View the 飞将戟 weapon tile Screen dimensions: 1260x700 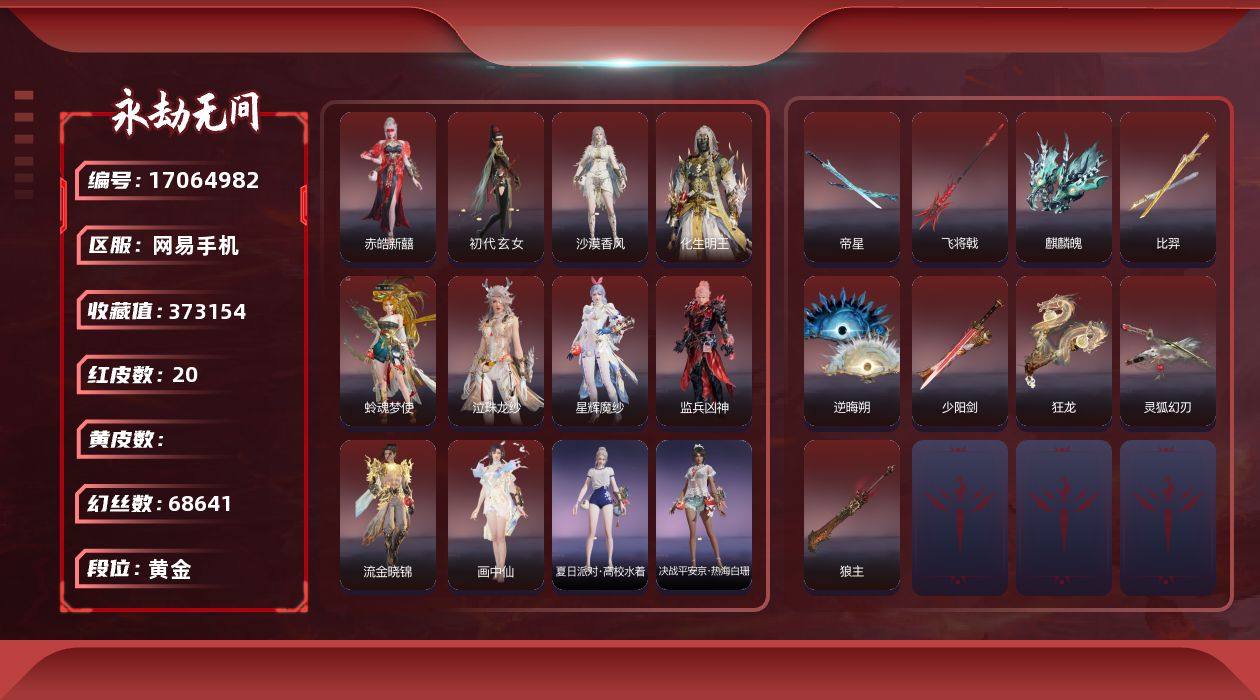960,187
